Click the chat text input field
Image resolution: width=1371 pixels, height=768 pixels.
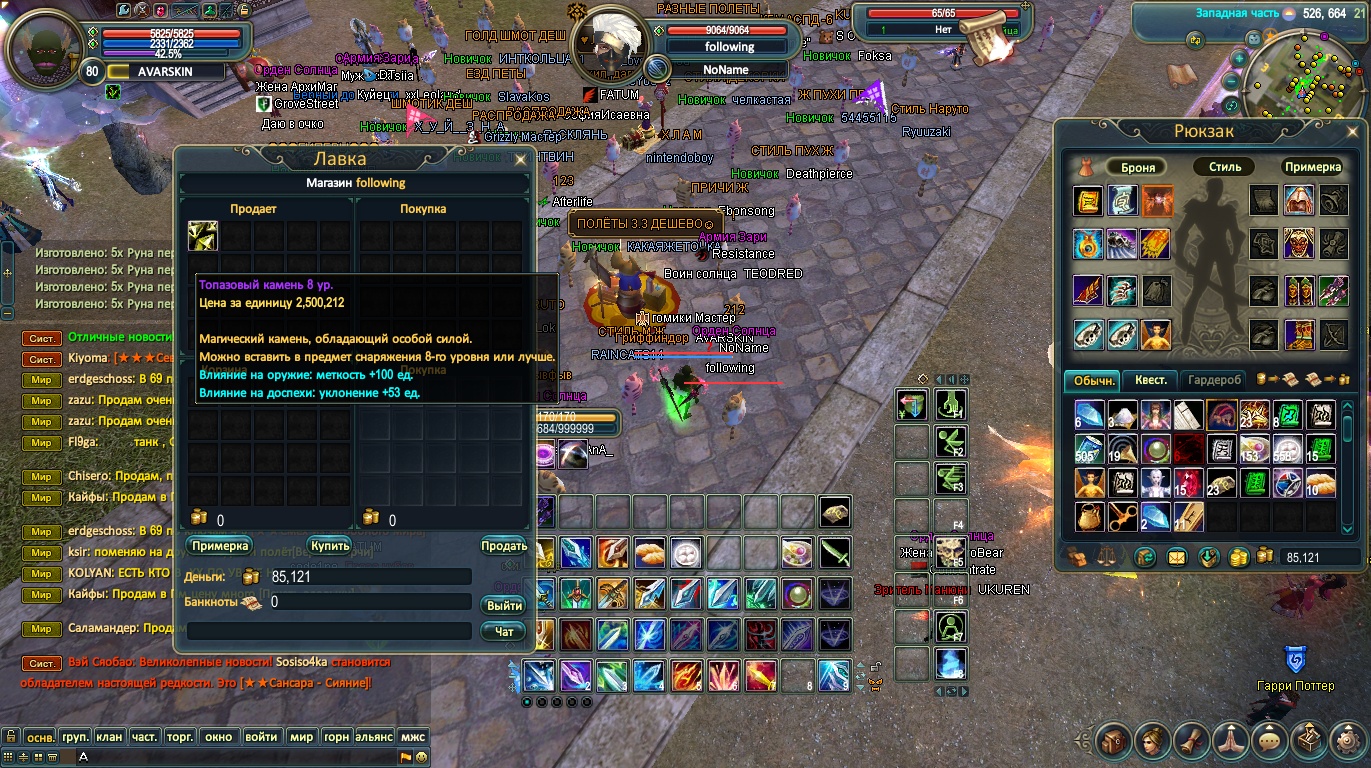[240, 757]
